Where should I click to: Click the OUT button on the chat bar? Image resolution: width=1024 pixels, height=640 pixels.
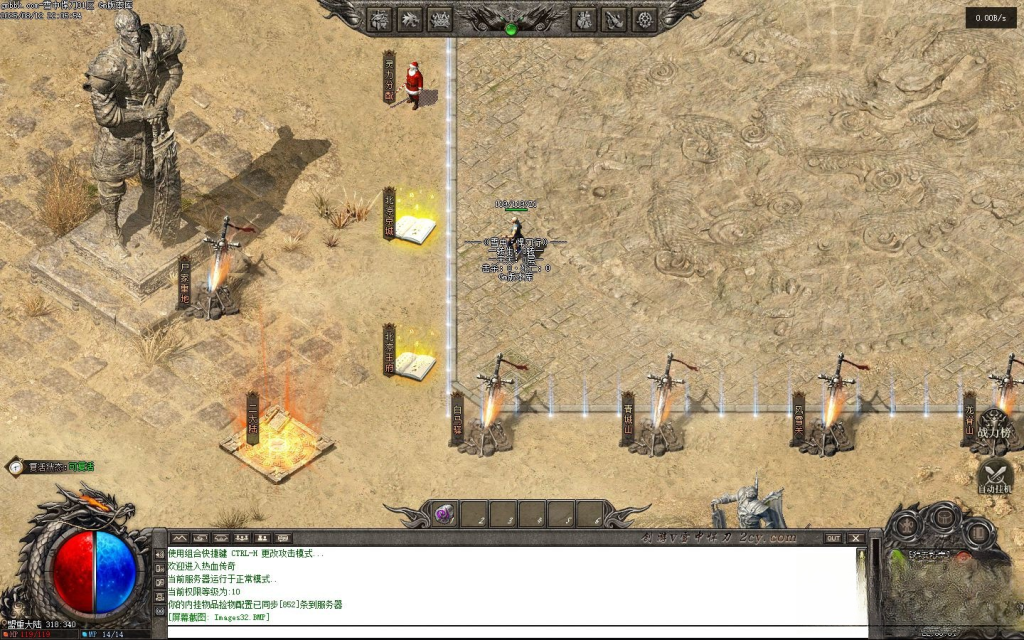pos(832,538)
